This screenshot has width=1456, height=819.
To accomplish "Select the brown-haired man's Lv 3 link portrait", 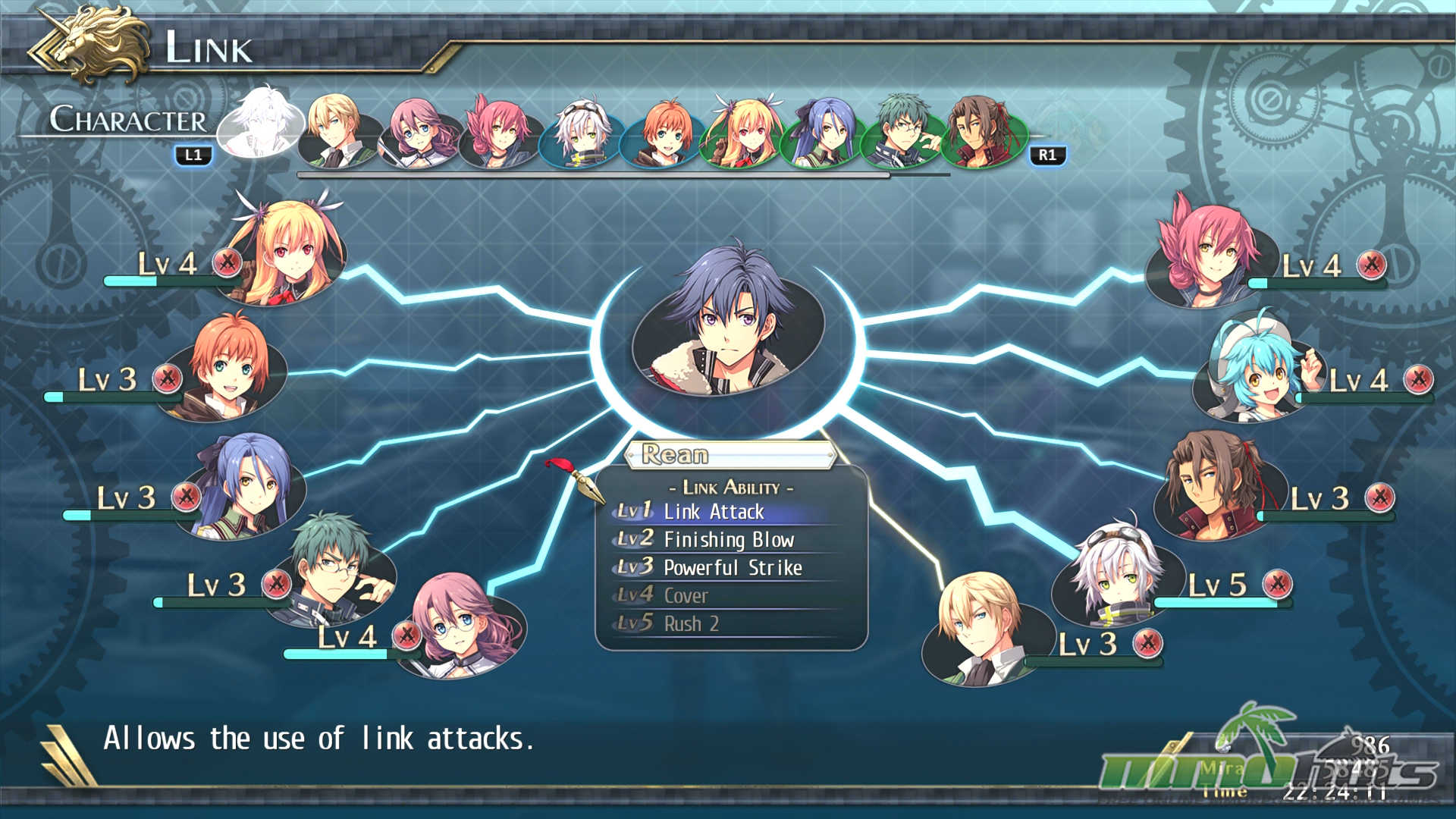I will 1213,485.
